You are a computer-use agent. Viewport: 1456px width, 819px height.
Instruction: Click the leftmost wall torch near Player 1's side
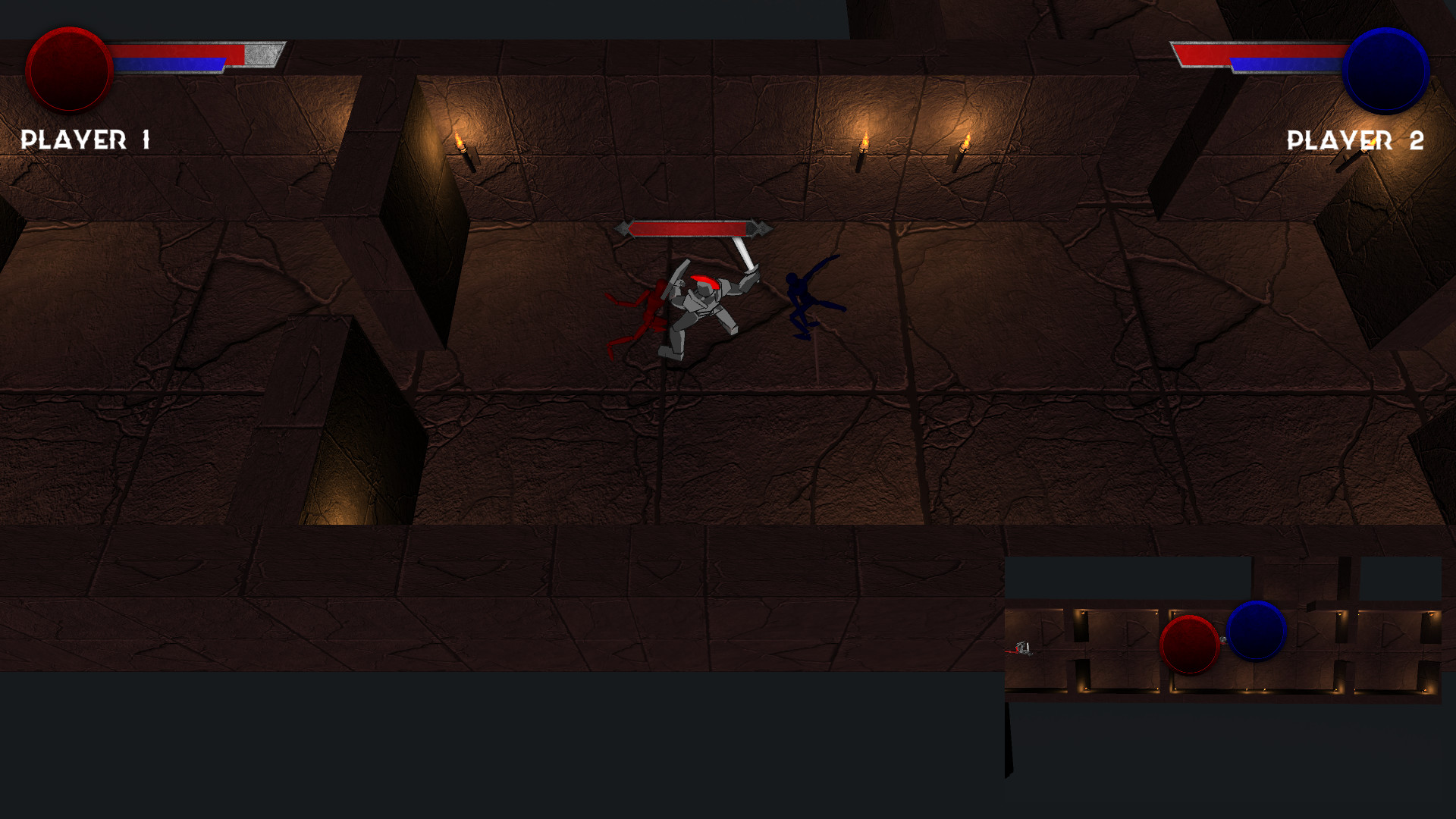point(463,152)
